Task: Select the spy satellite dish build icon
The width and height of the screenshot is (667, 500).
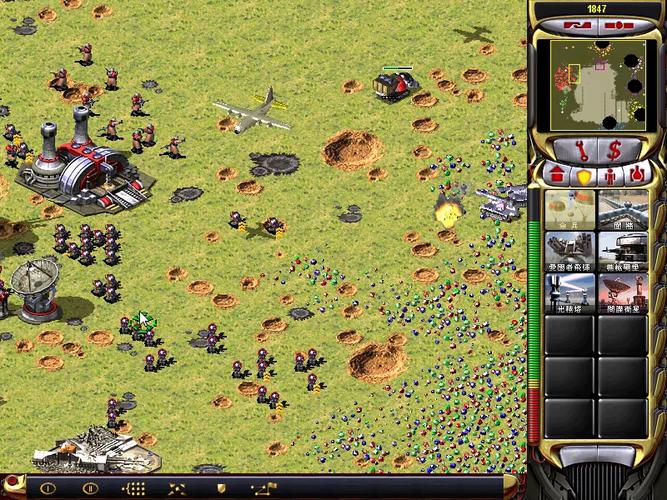Action: (x=622, y=292)
